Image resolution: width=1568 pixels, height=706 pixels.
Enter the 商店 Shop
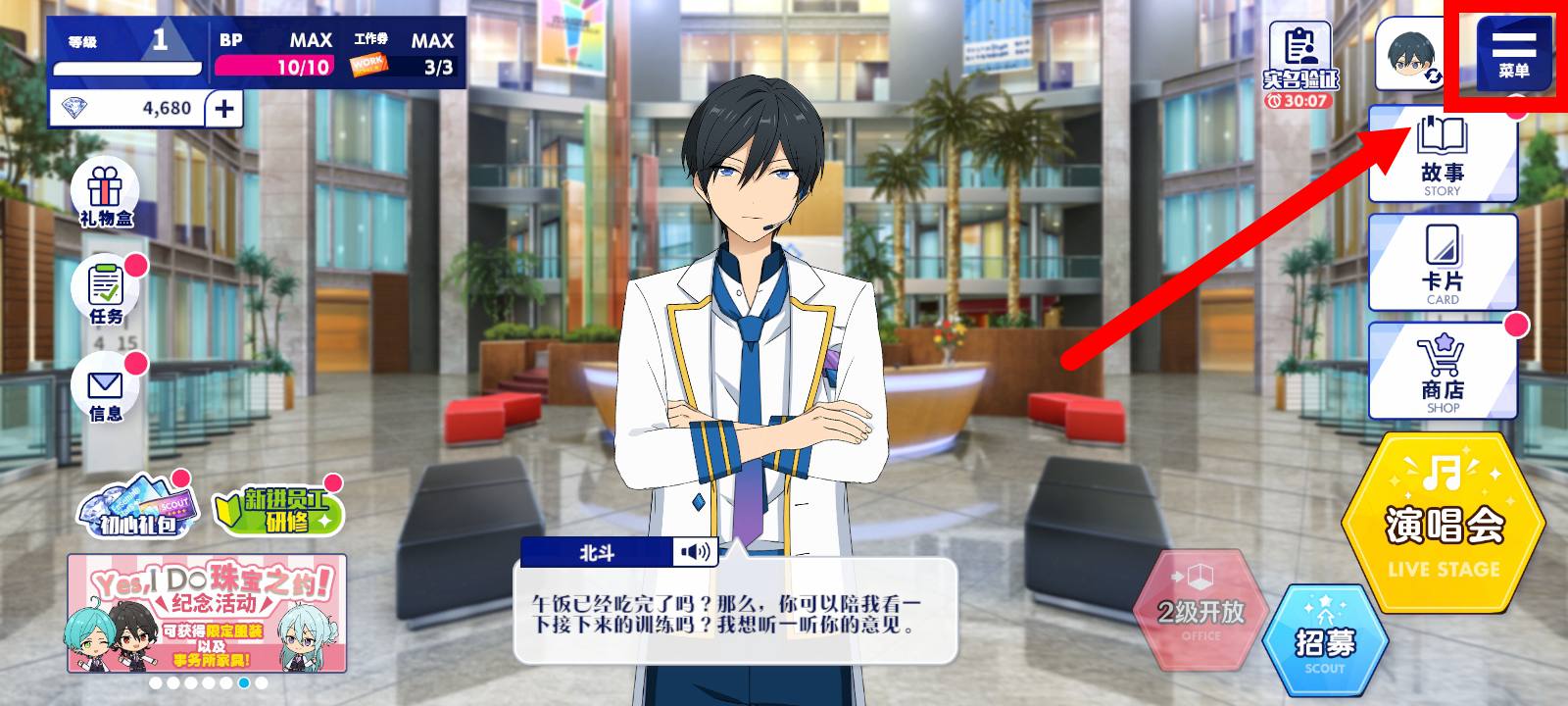(1442, 372)
